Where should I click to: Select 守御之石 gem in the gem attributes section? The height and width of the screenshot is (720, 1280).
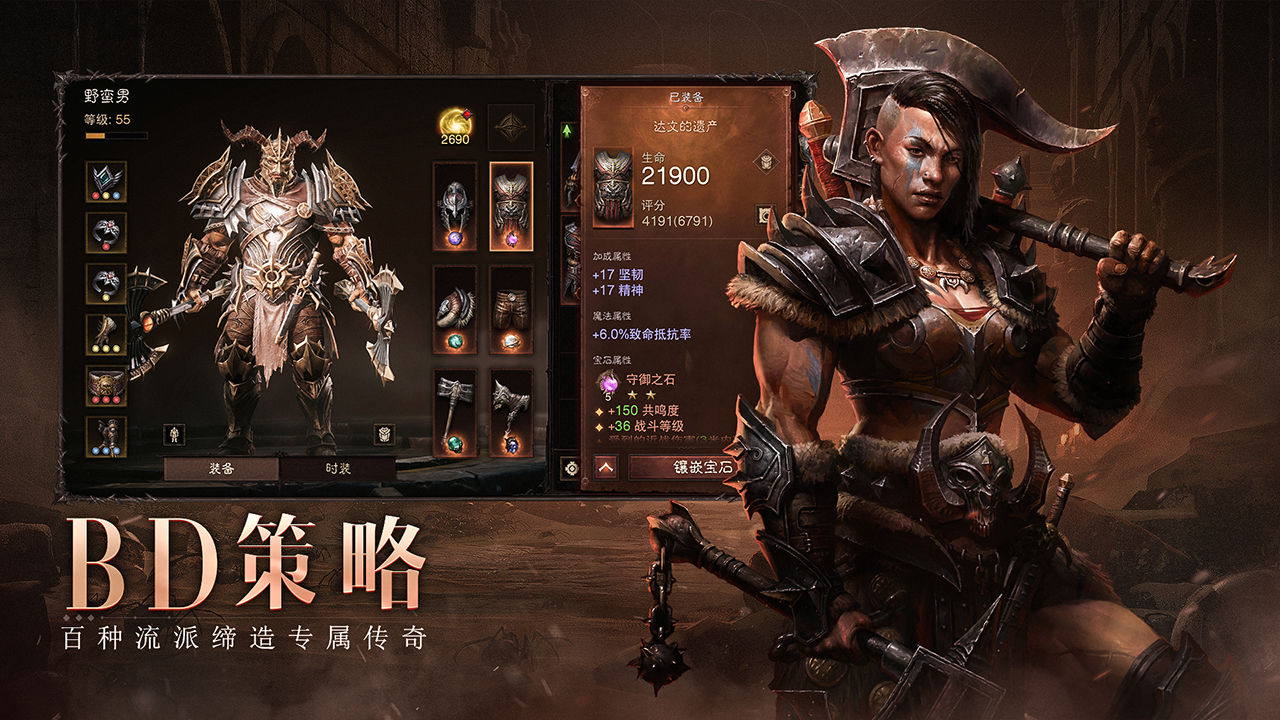609,384
